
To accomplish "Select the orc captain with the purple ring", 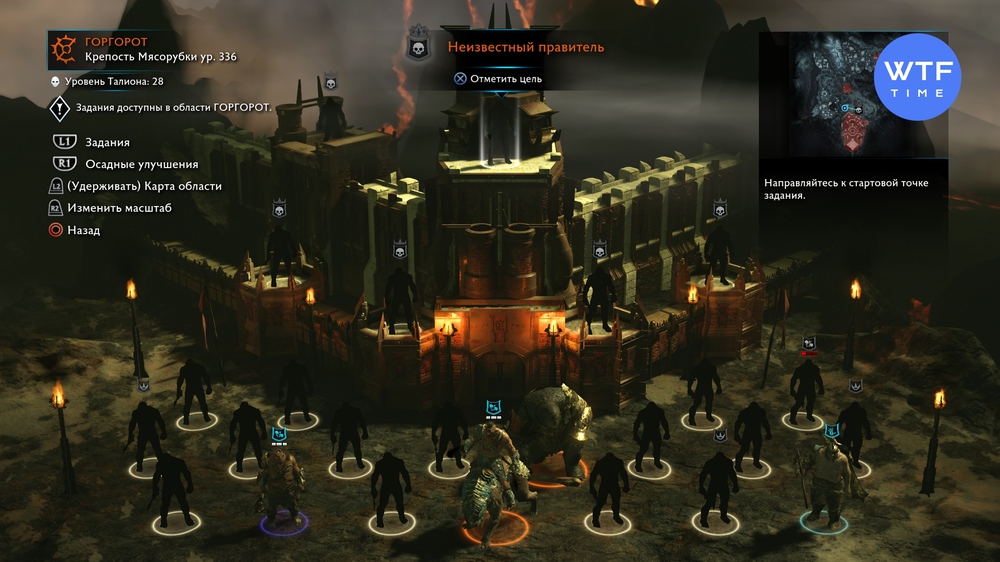I will (283, 487).
